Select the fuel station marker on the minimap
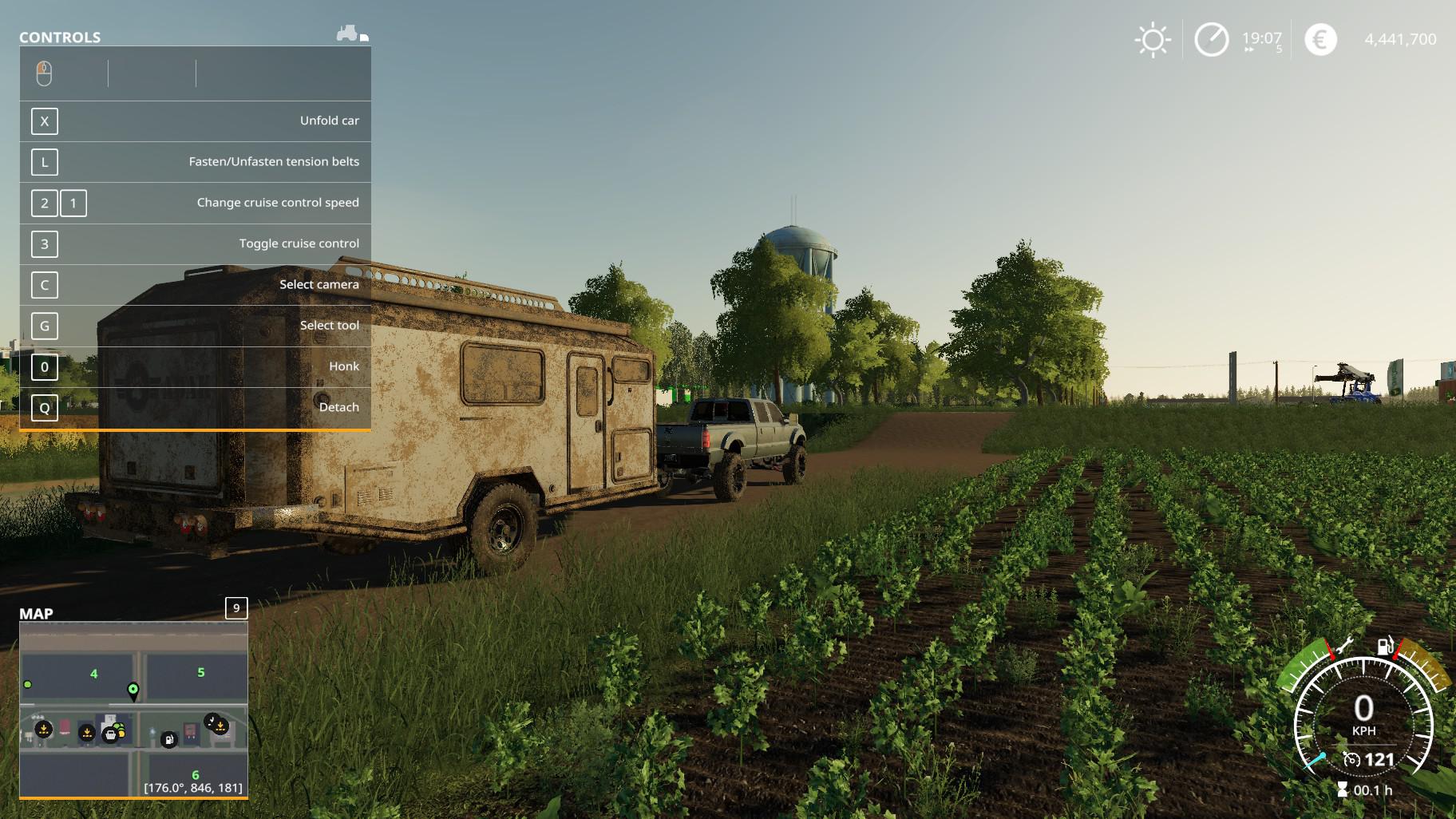The image size is (1456, 819). 168,740
